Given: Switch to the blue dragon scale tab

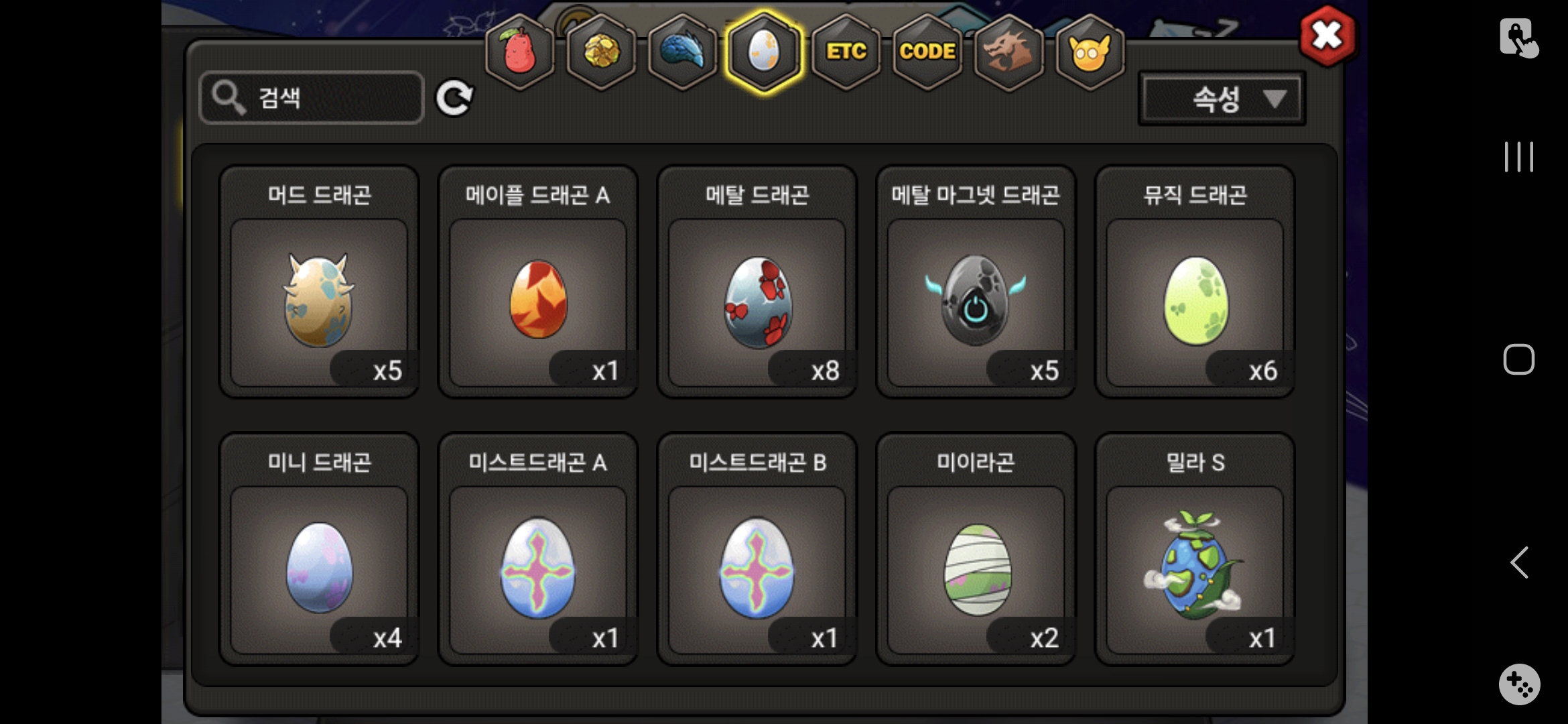Looking at the screenshot, I should click(682, 52).
